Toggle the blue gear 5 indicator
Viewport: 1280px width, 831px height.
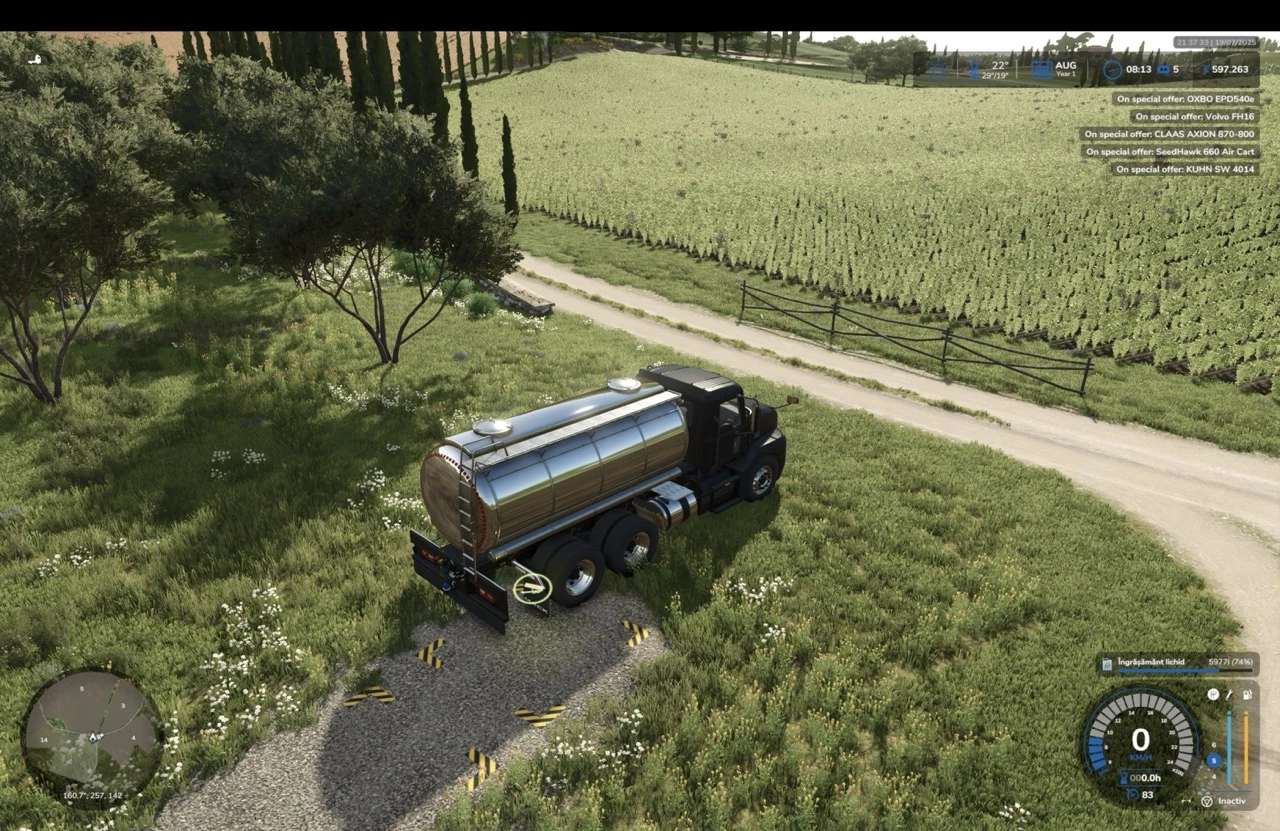tap(1213, 760)
